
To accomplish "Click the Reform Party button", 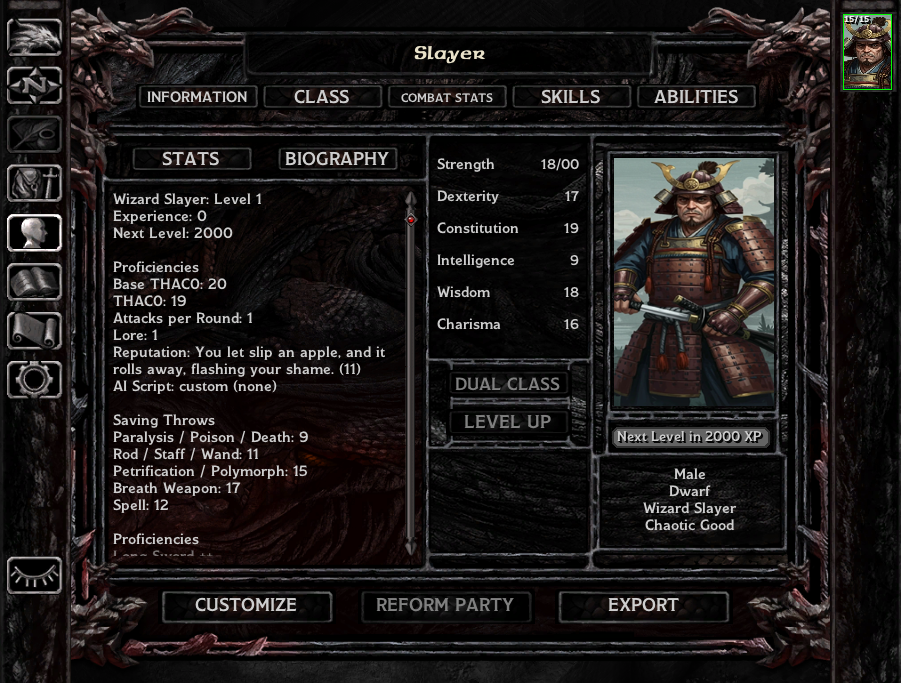I will coord(444,605).
